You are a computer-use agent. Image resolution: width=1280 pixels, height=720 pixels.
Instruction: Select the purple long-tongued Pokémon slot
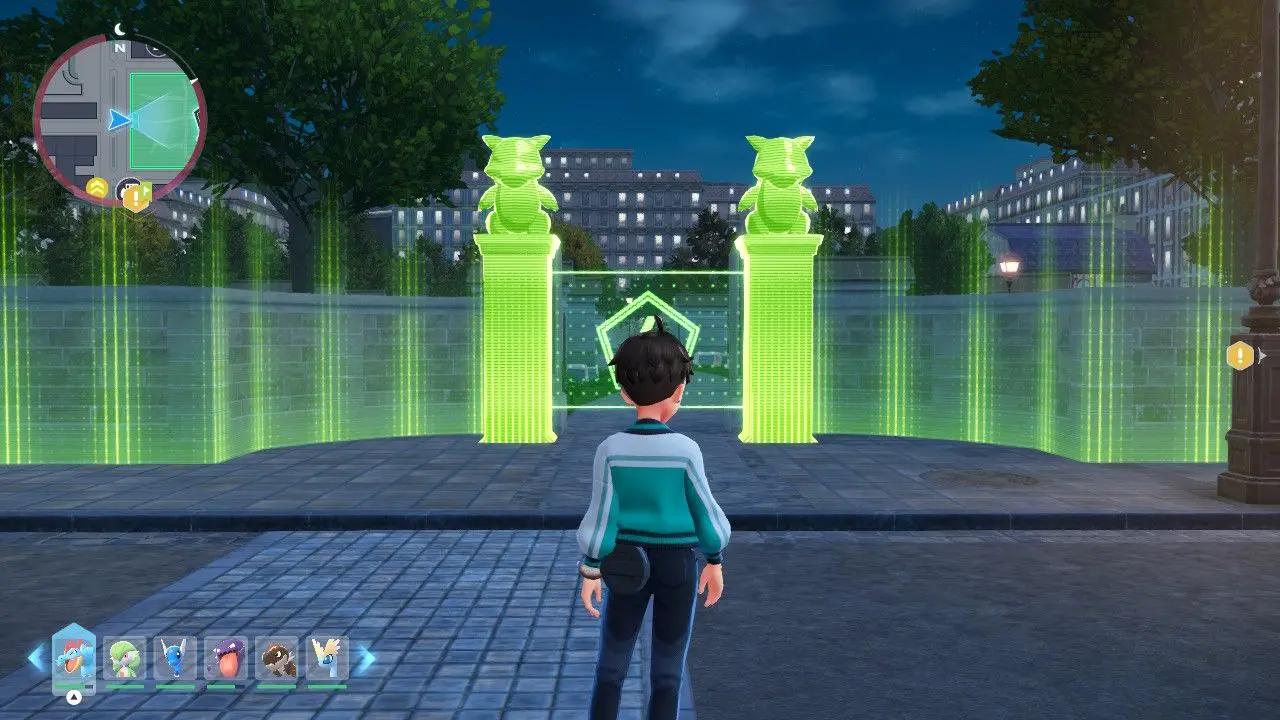pos(225,659)
